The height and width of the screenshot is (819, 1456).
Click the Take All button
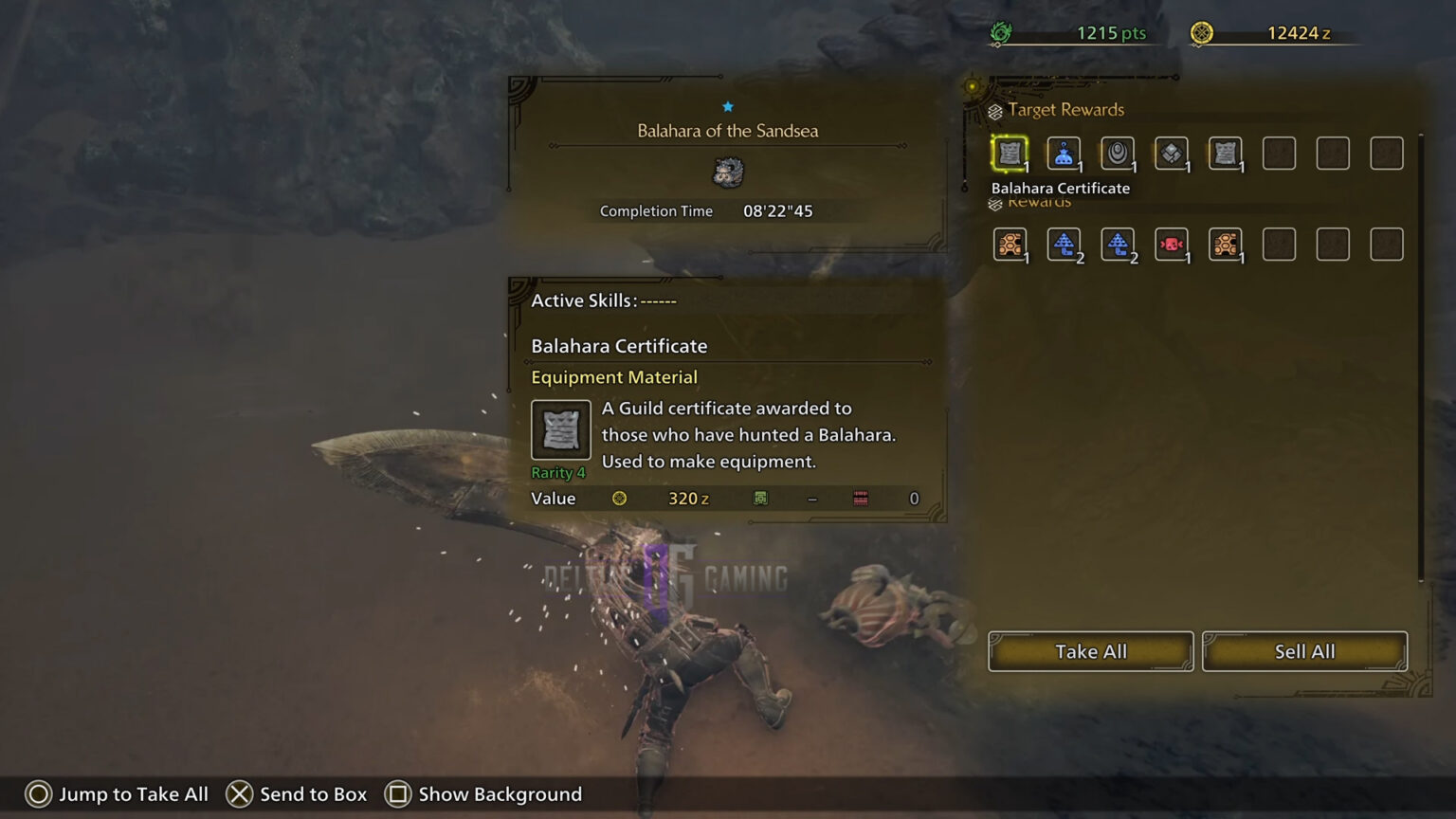(x=1090, y=651)
